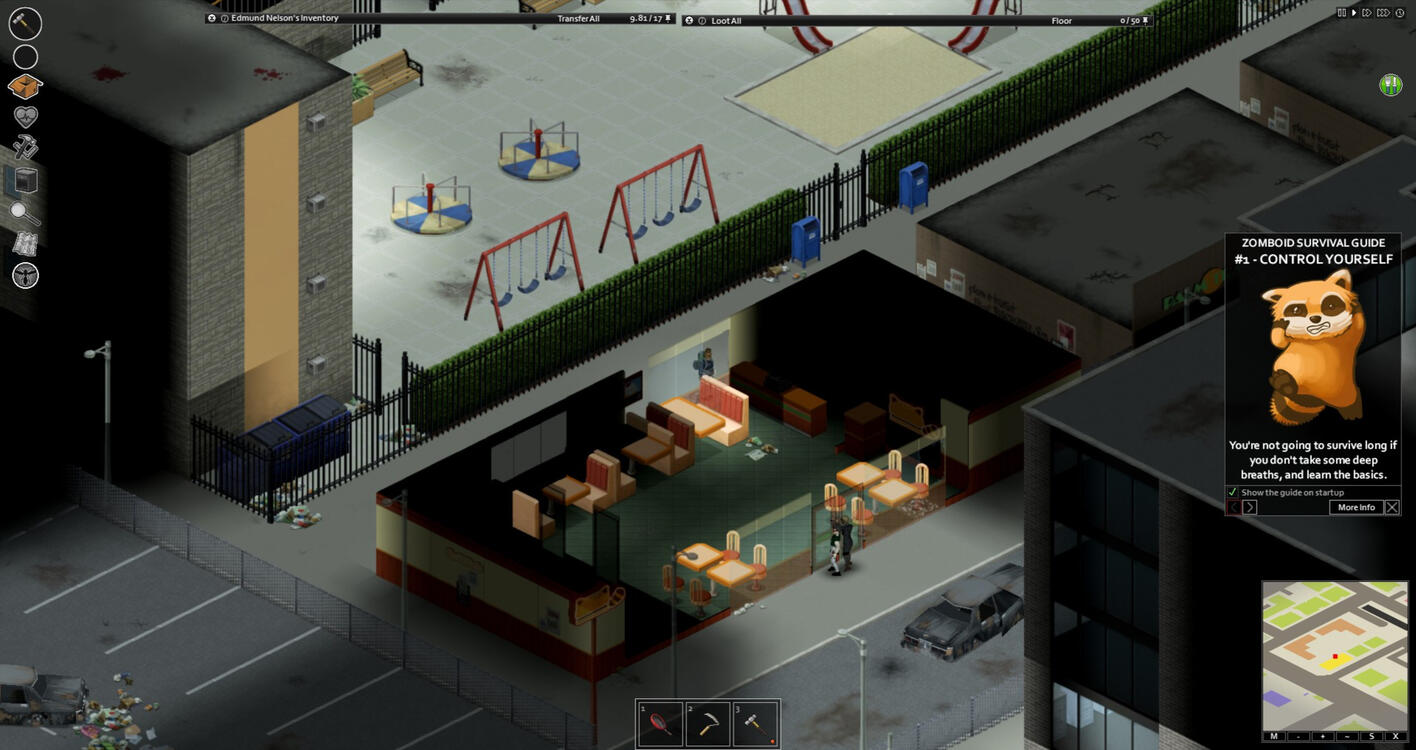
Task: Click the Transfer All button
Action: (578, 17)
